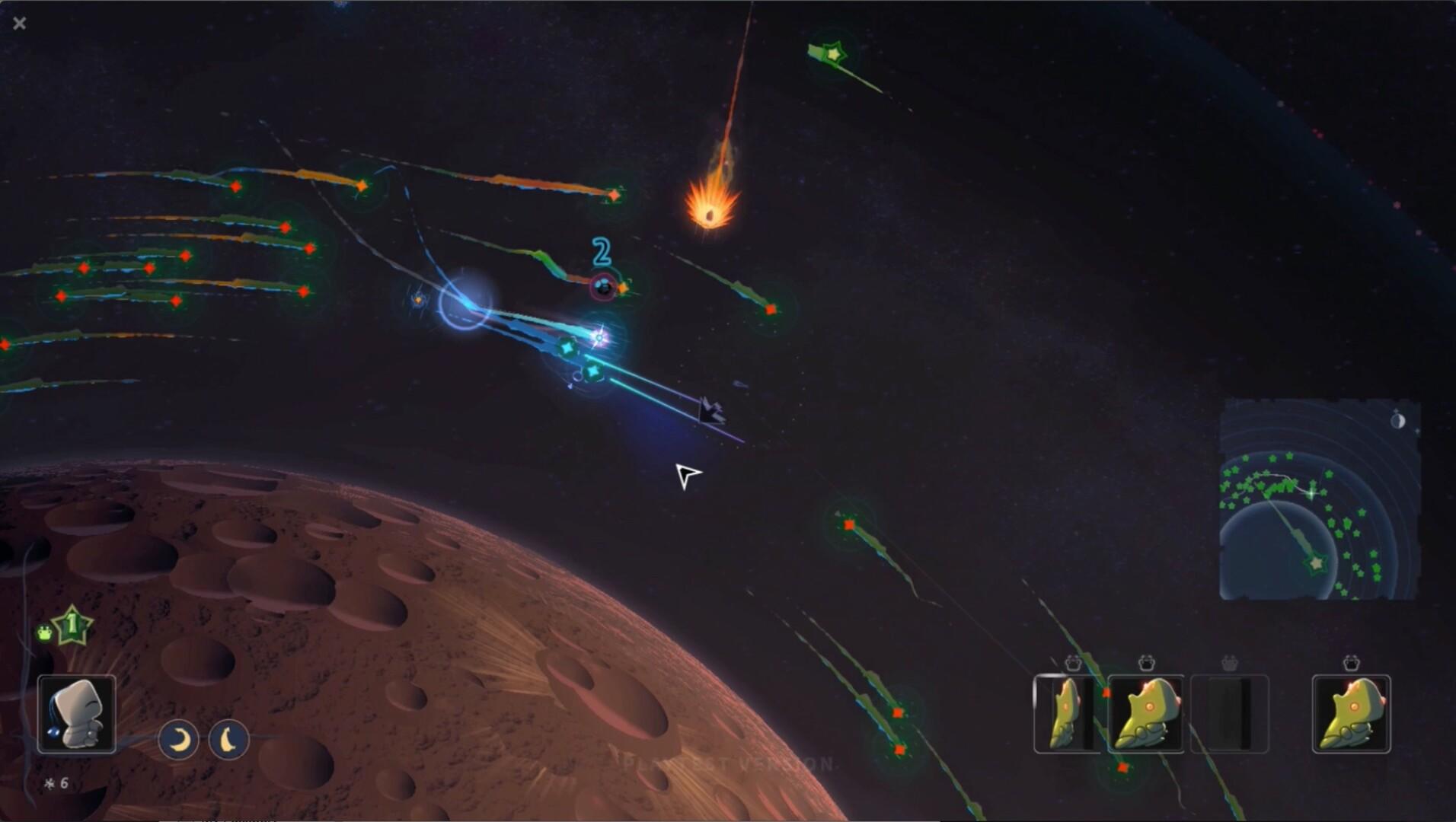Image resolution: width=1456 pixels, height=822 pixels.
Task: Click the second crescent moon ability icon
Action: (229, 739)
